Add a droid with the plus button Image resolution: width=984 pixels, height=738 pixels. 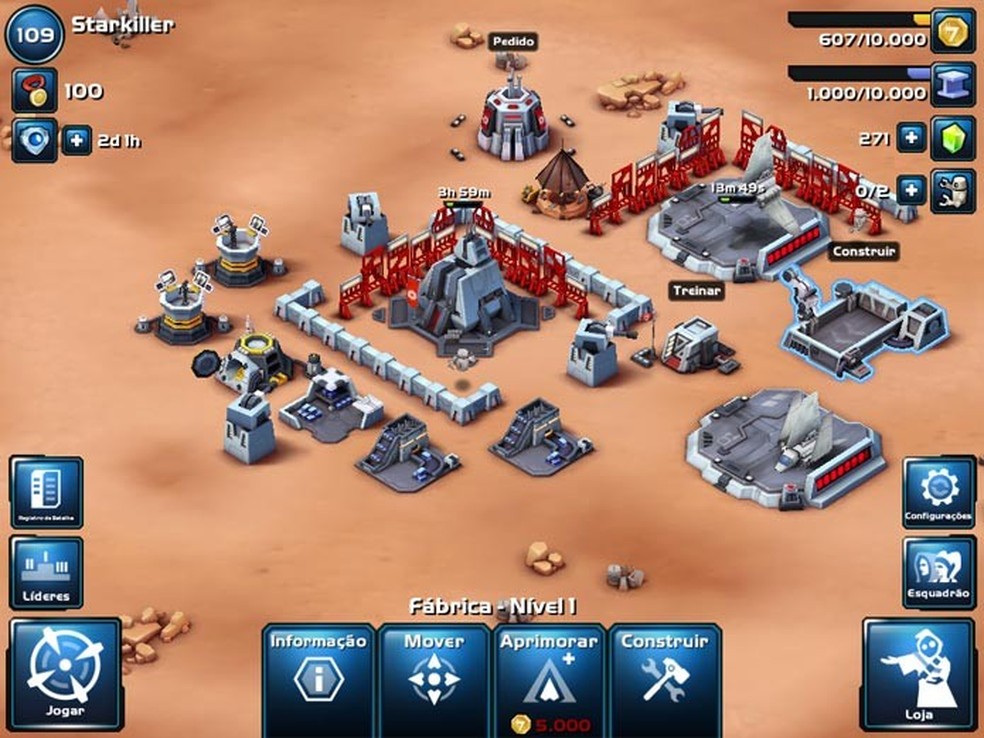910,189
